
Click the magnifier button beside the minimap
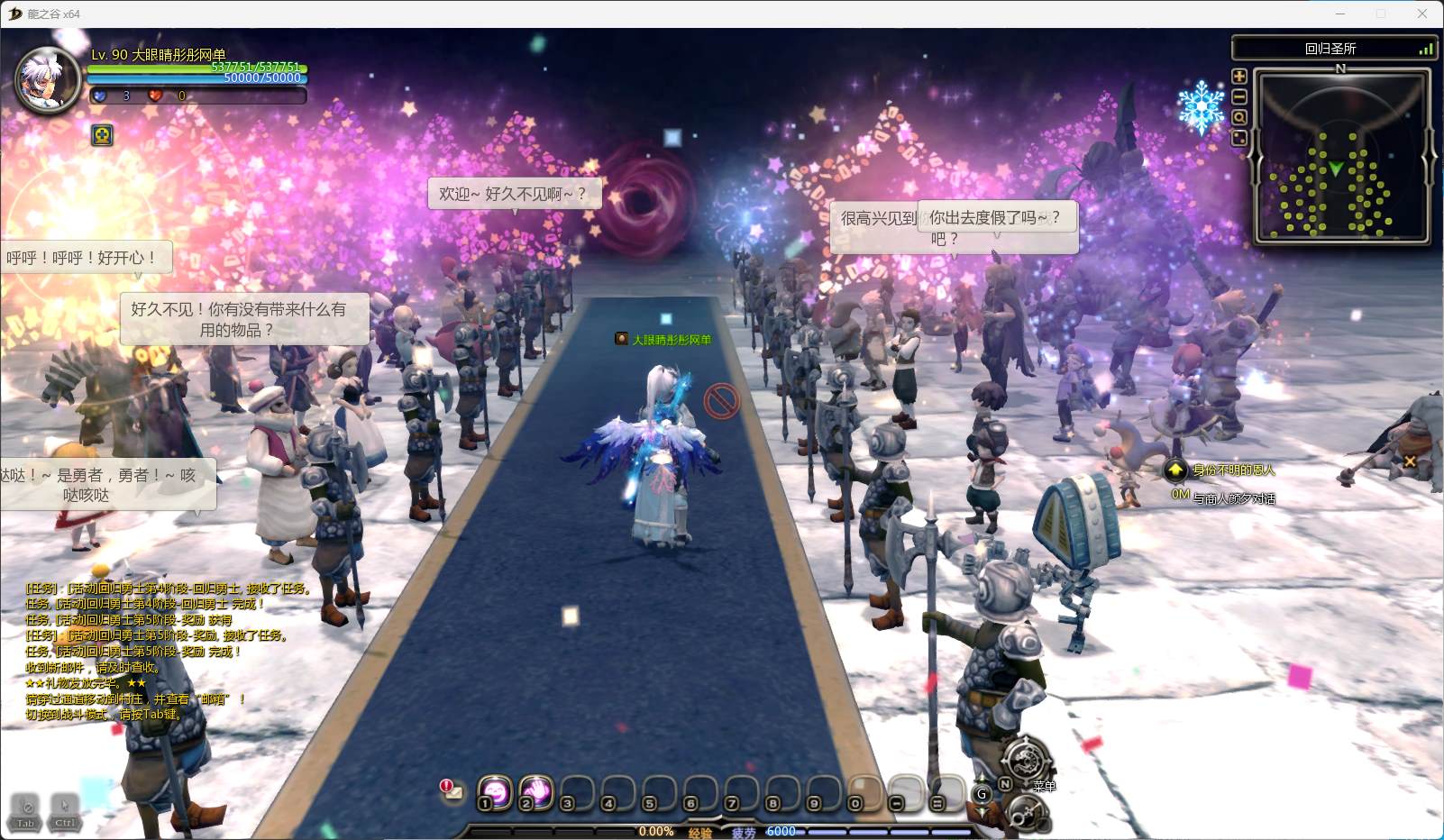(1239, 118)
